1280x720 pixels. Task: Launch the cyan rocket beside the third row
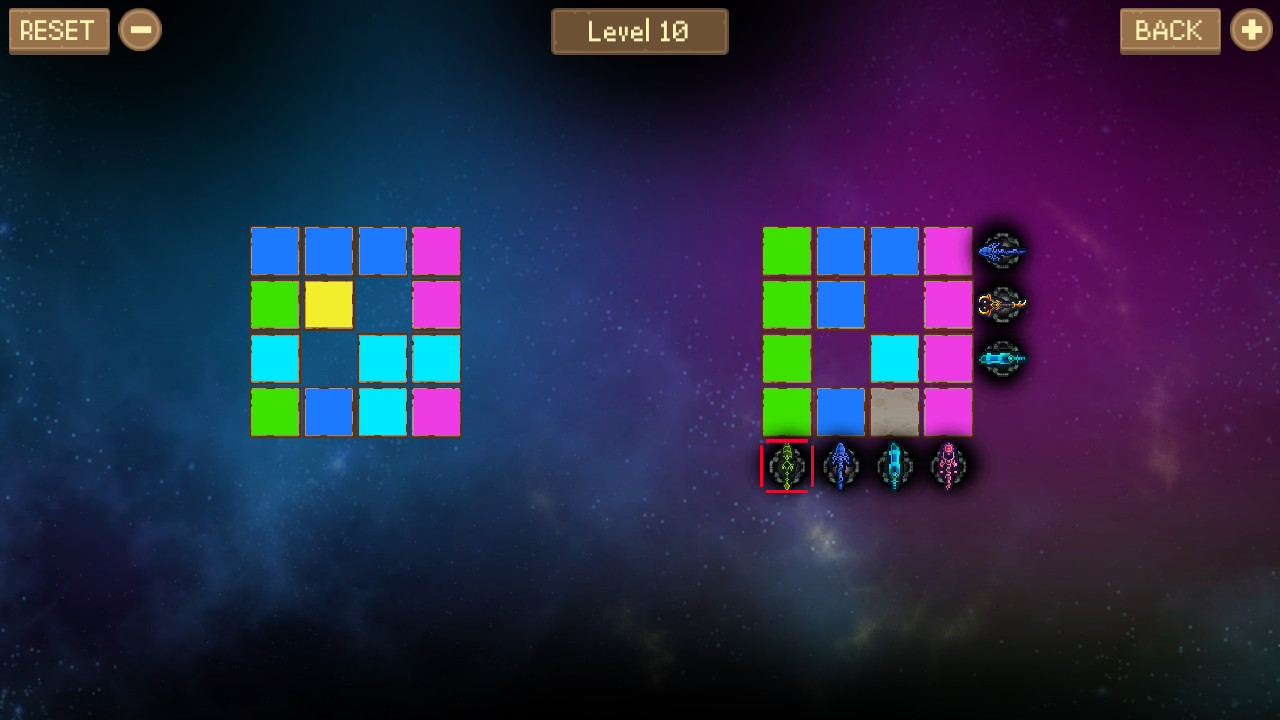coord(1002,360)
